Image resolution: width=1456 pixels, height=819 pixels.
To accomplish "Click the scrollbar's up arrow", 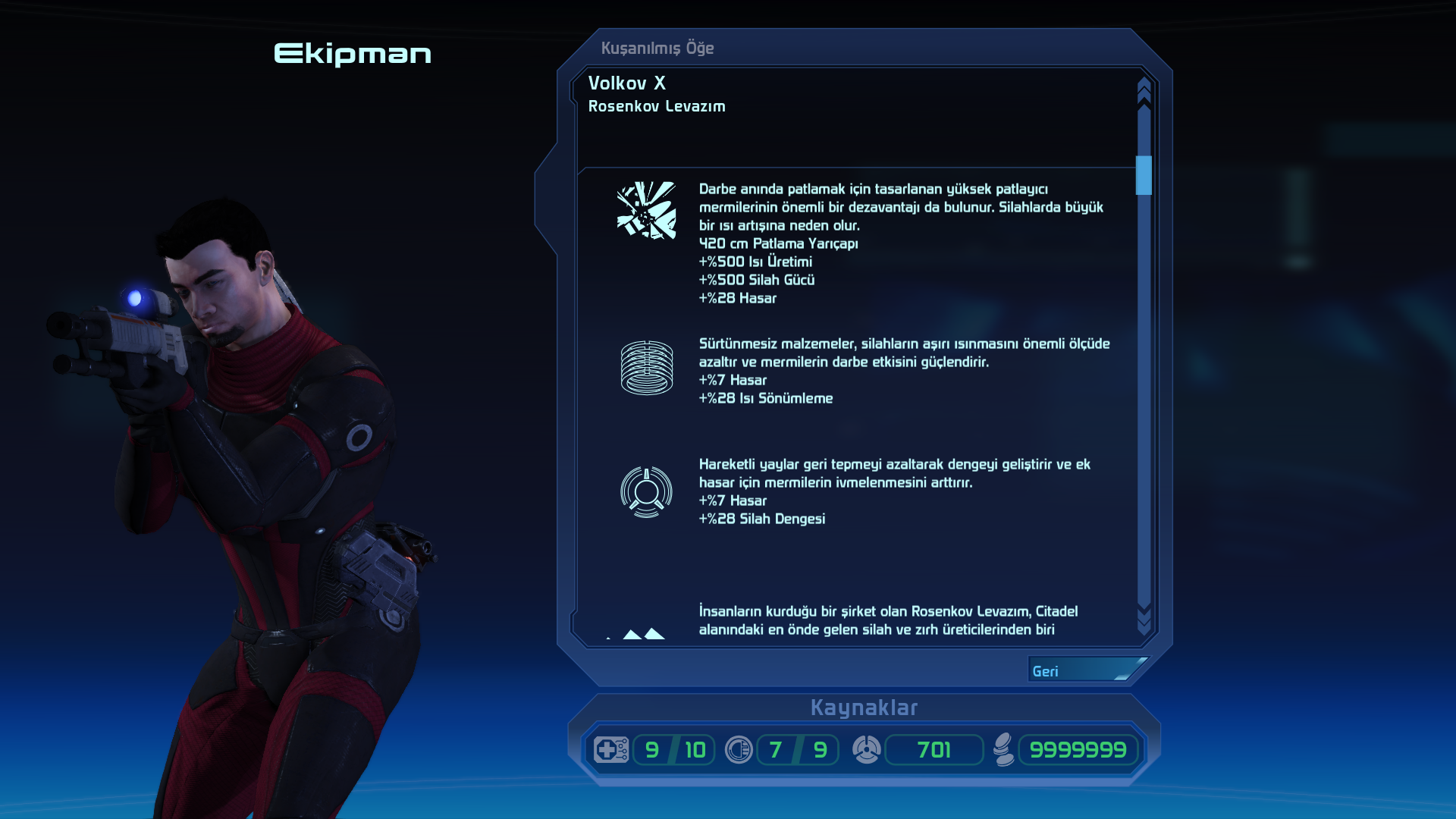I will 1144,90.
